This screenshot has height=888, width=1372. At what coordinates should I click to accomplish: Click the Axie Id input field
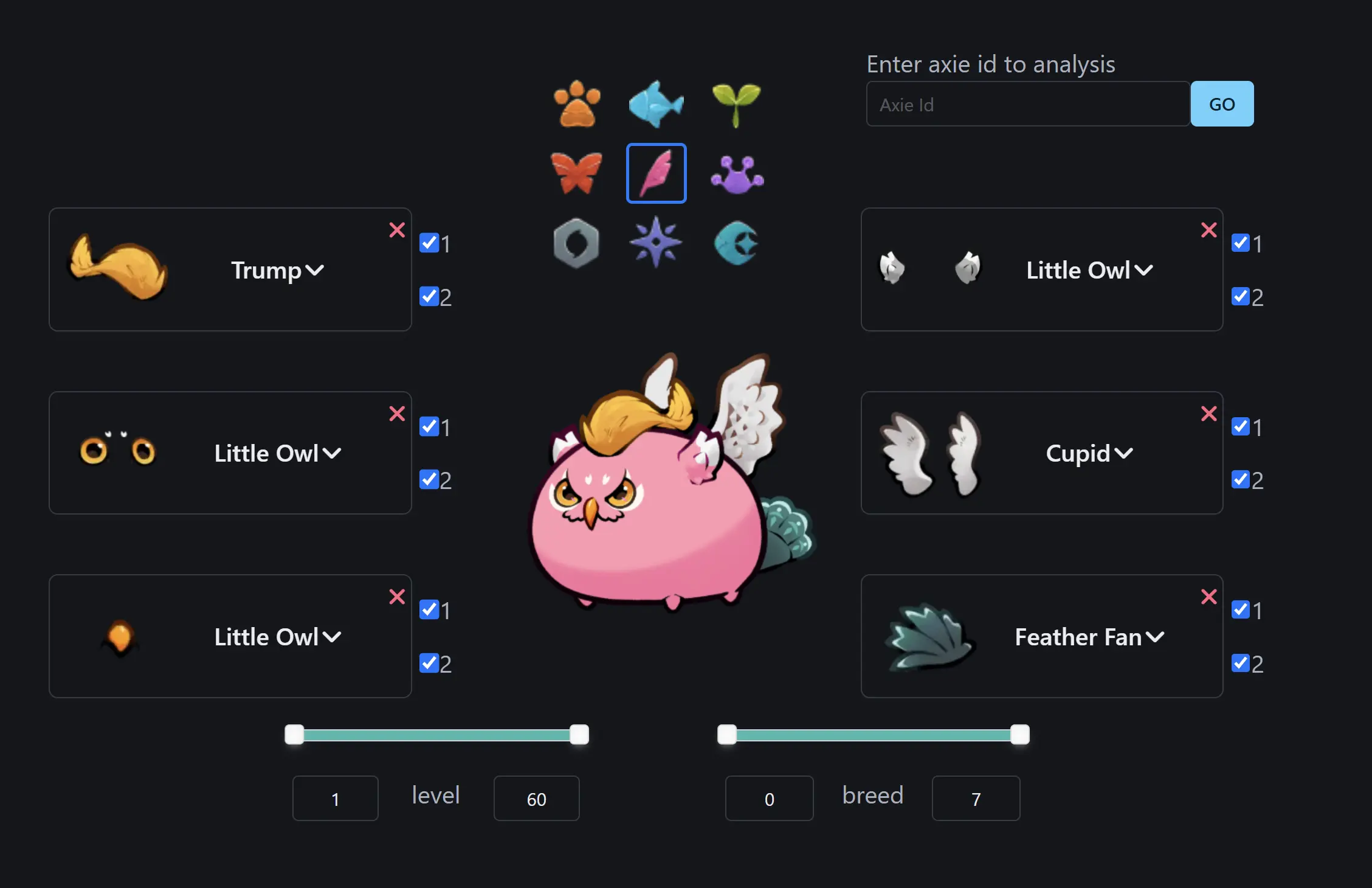coord(1027,103)
